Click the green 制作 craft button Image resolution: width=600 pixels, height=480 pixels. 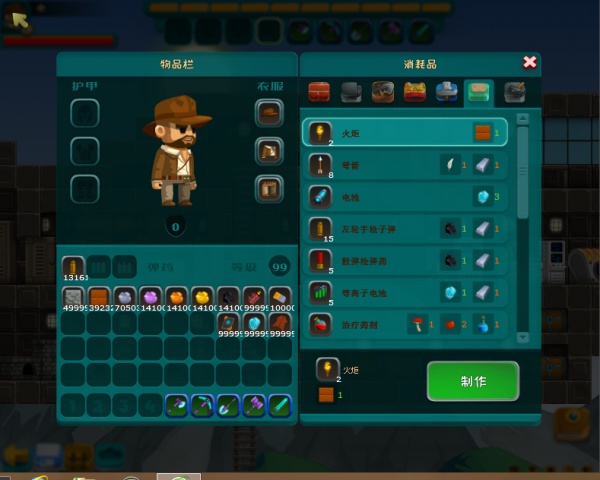[472, 381]
